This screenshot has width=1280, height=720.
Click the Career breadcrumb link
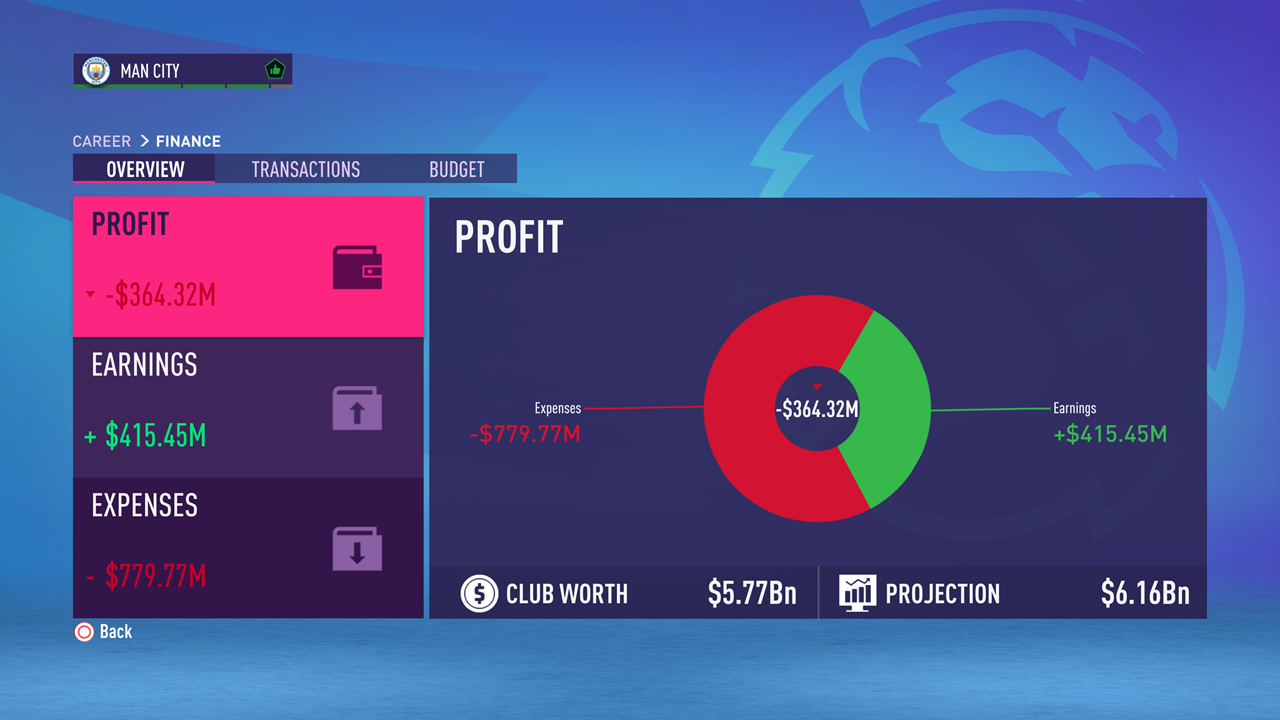click(101, 141)
